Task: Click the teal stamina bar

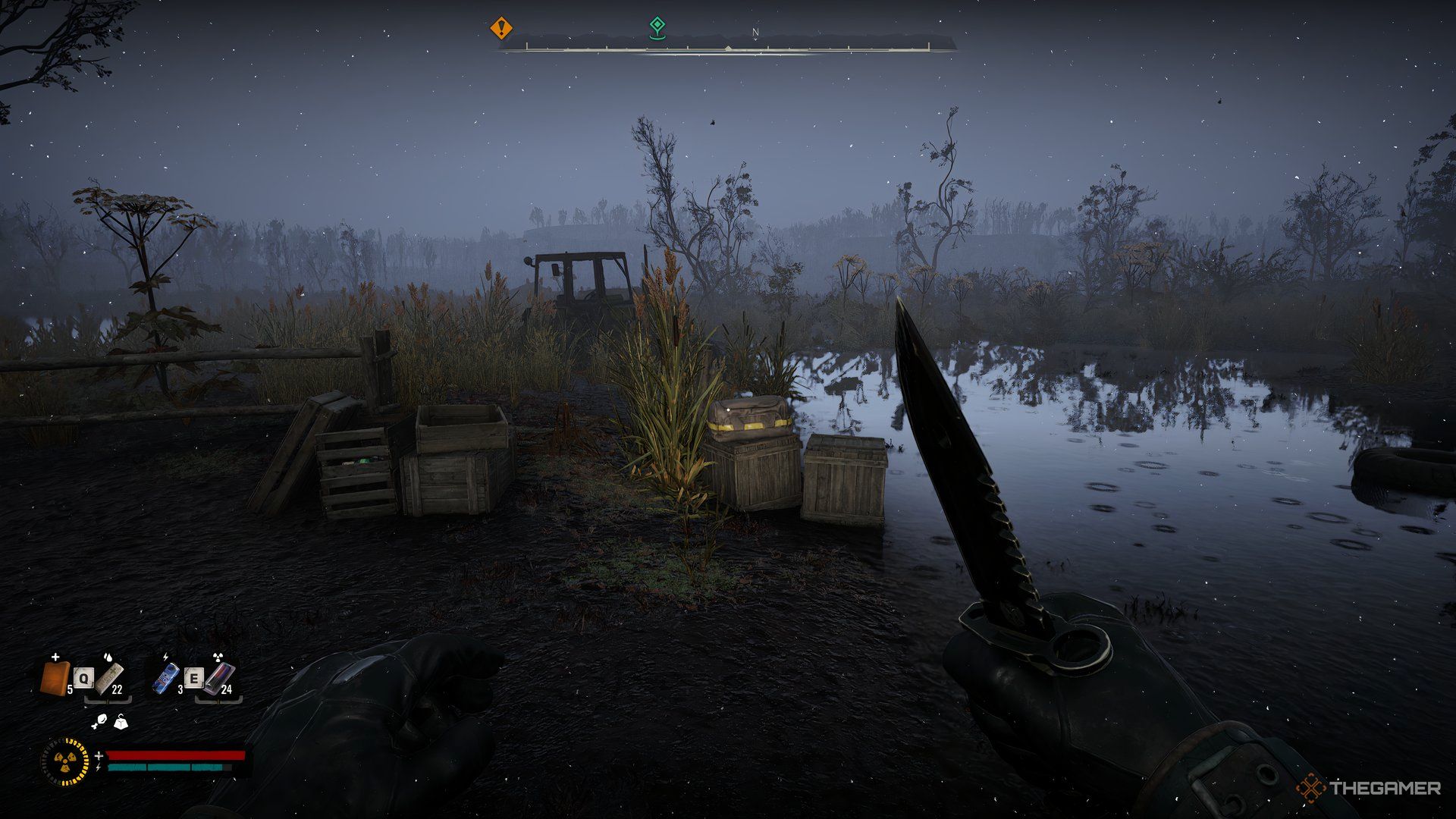Action: [x=168, y=767]
